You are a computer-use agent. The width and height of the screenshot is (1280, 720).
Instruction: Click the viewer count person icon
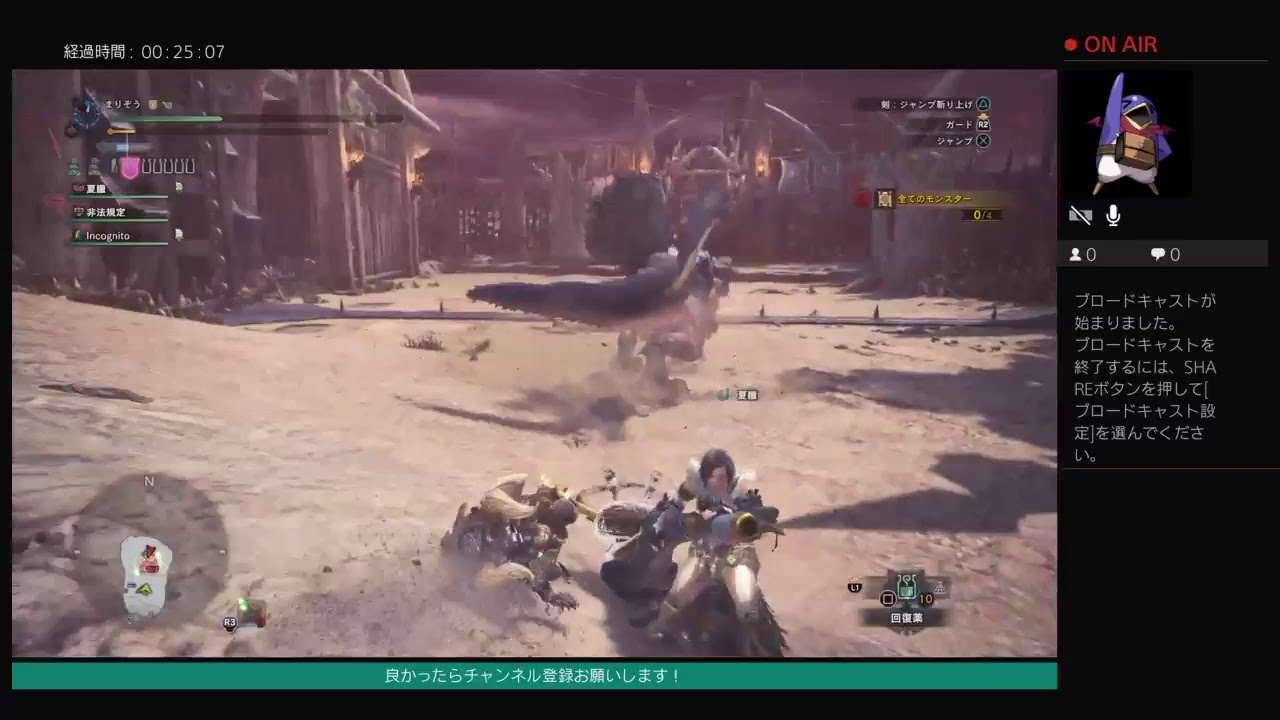click(x=1076, y=254)
